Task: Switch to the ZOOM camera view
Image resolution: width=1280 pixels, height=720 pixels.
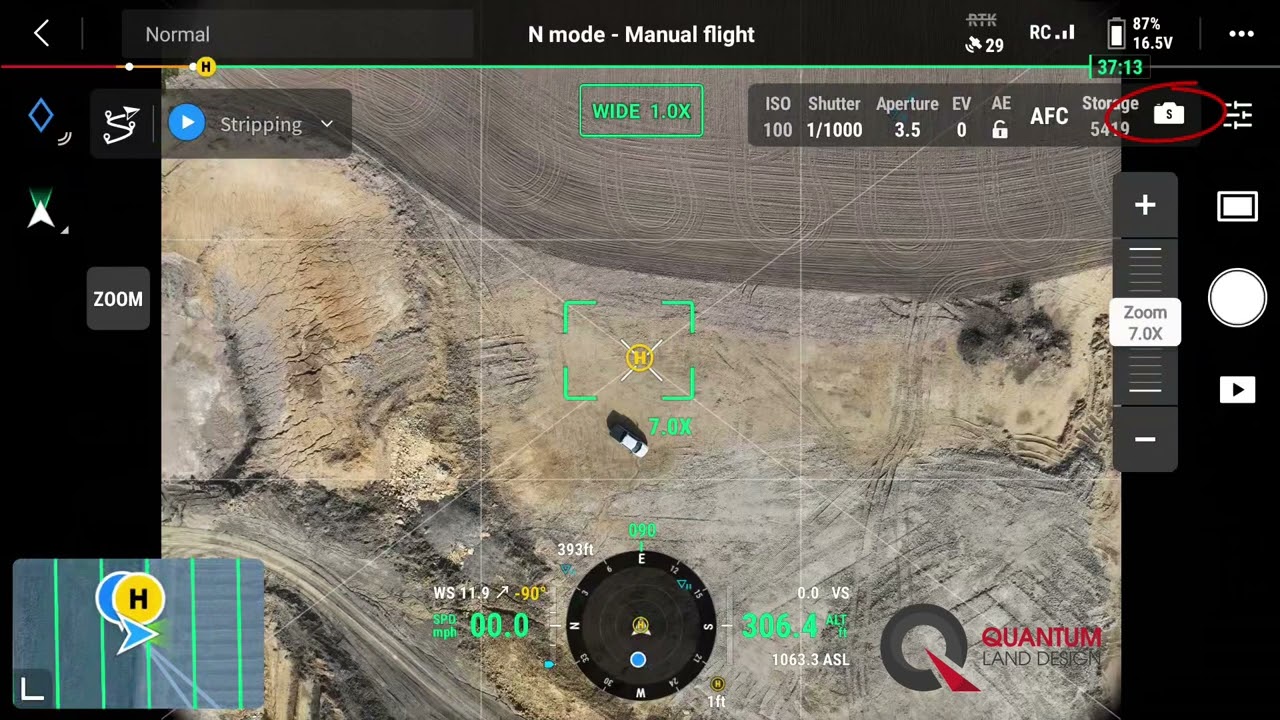Action: tap(117, 299)
